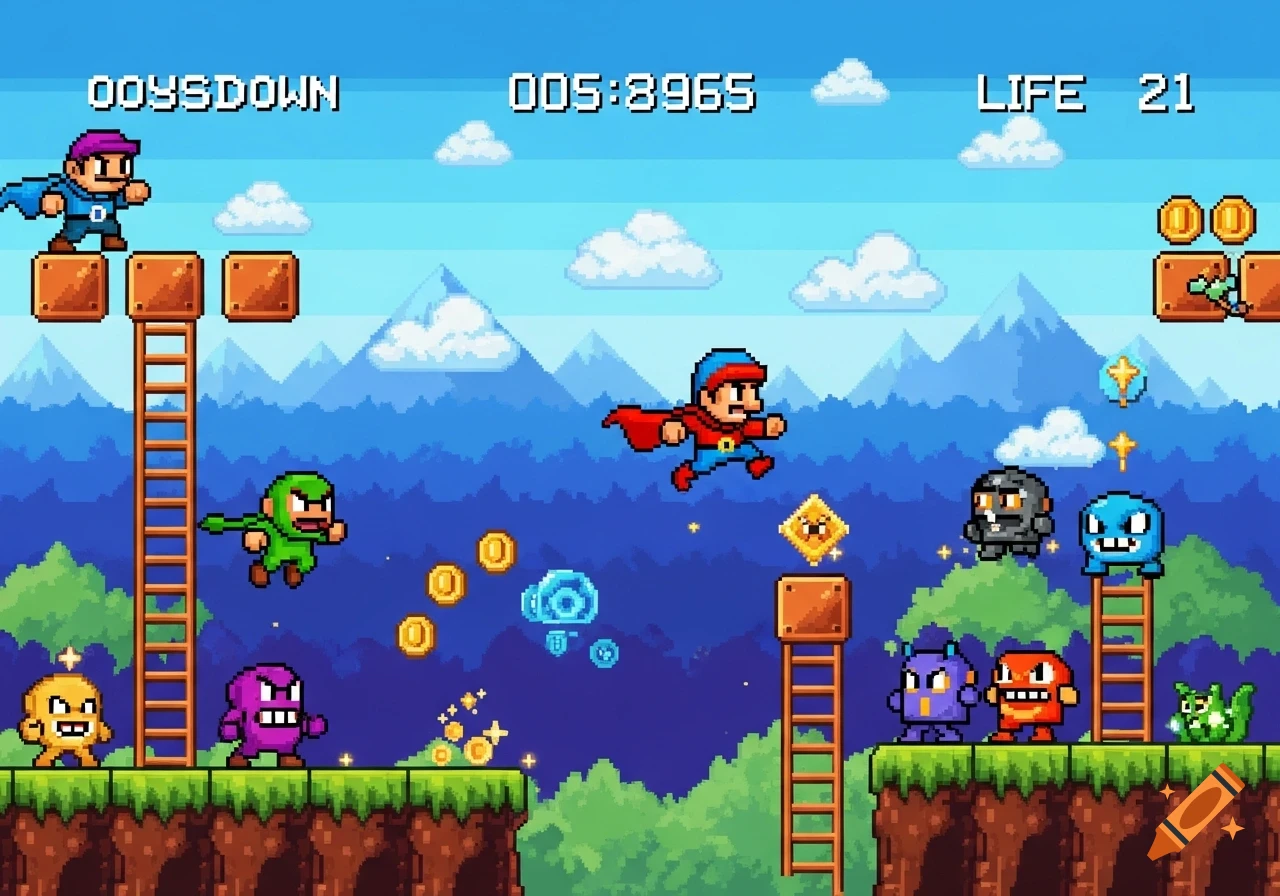The width and height of the screenshot is (1280, 896).
Task: Select the blue blob enemy atop the ladder
Action: (1120, 530)
